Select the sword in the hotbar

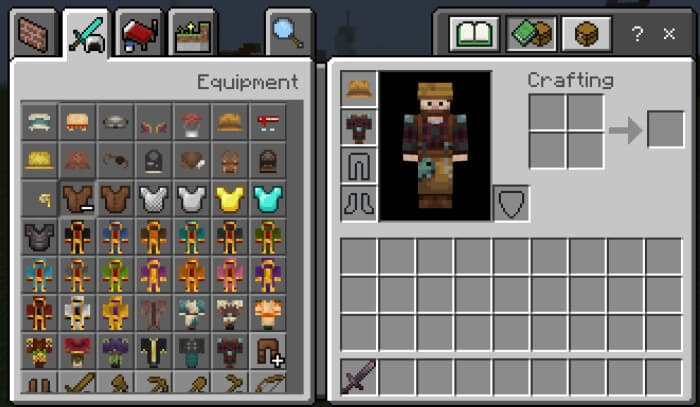click(x=359, y=379)
